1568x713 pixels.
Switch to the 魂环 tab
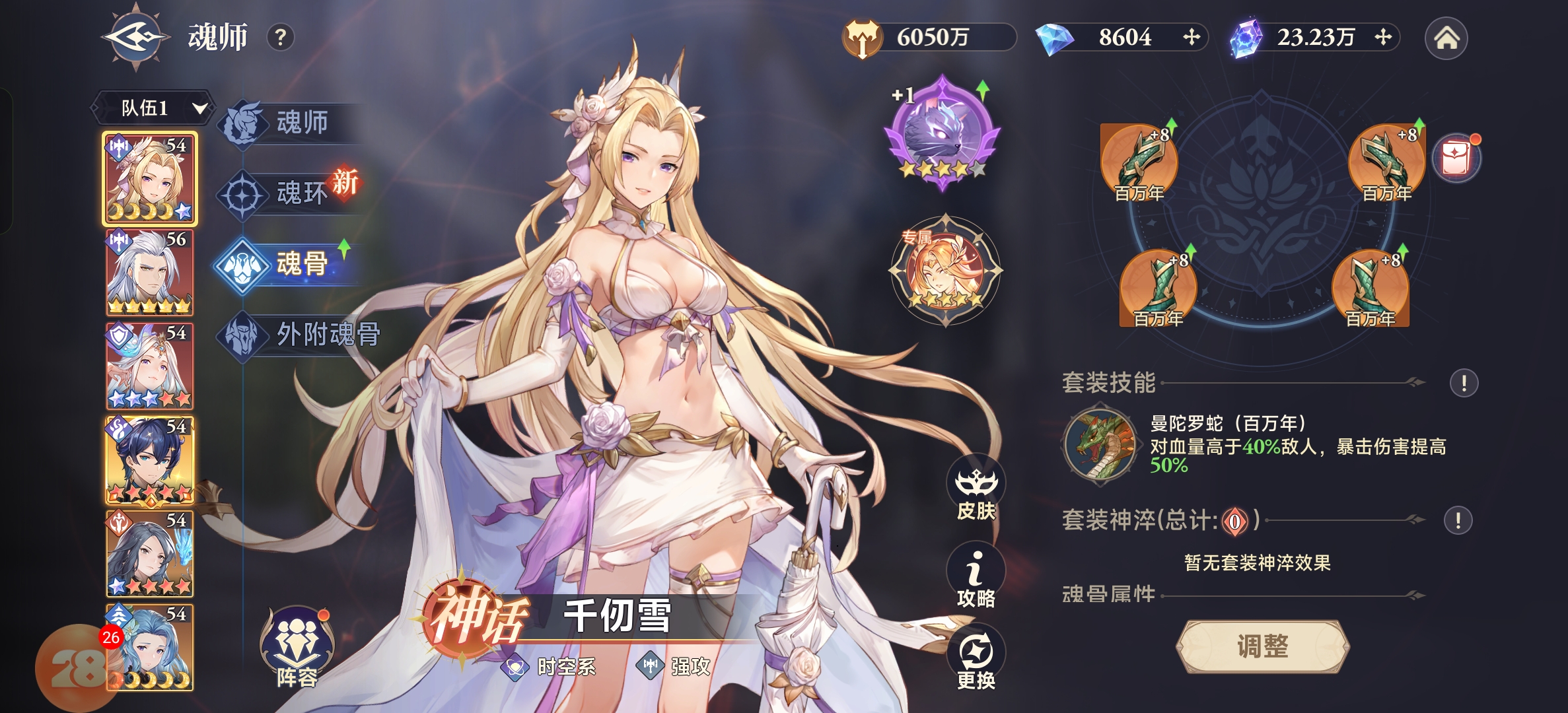click(291, 194)
